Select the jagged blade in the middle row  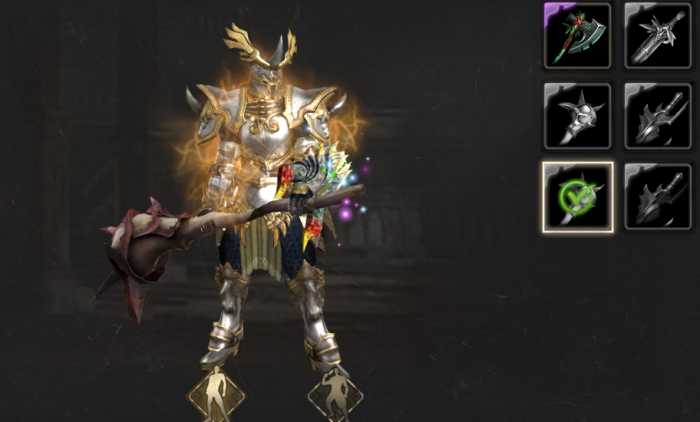coord(657,116)
